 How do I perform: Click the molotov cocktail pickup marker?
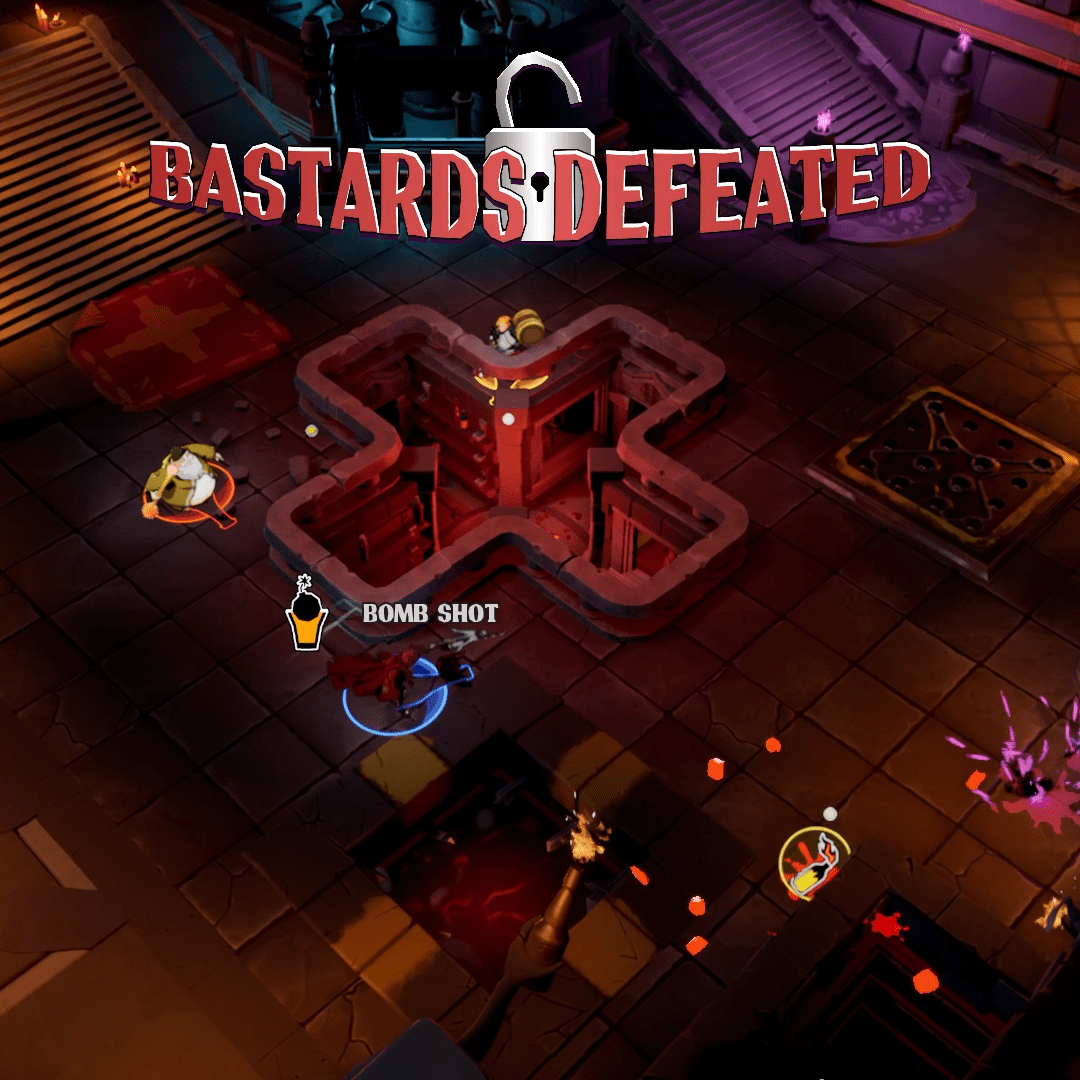(814, 862)
